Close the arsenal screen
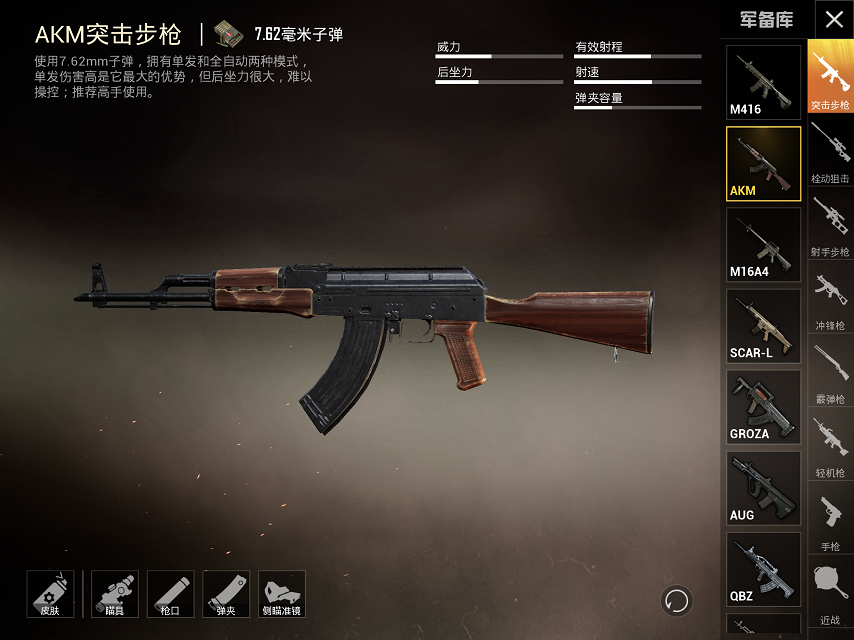Screen dimensions: 854x640 click(834, 20)
